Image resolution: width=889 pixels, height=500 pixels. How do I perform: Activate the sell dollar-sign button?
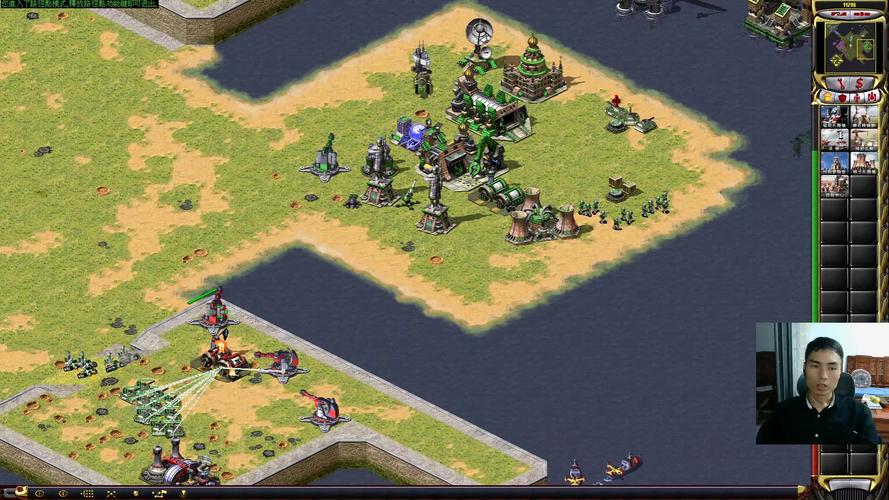point(860,82)
